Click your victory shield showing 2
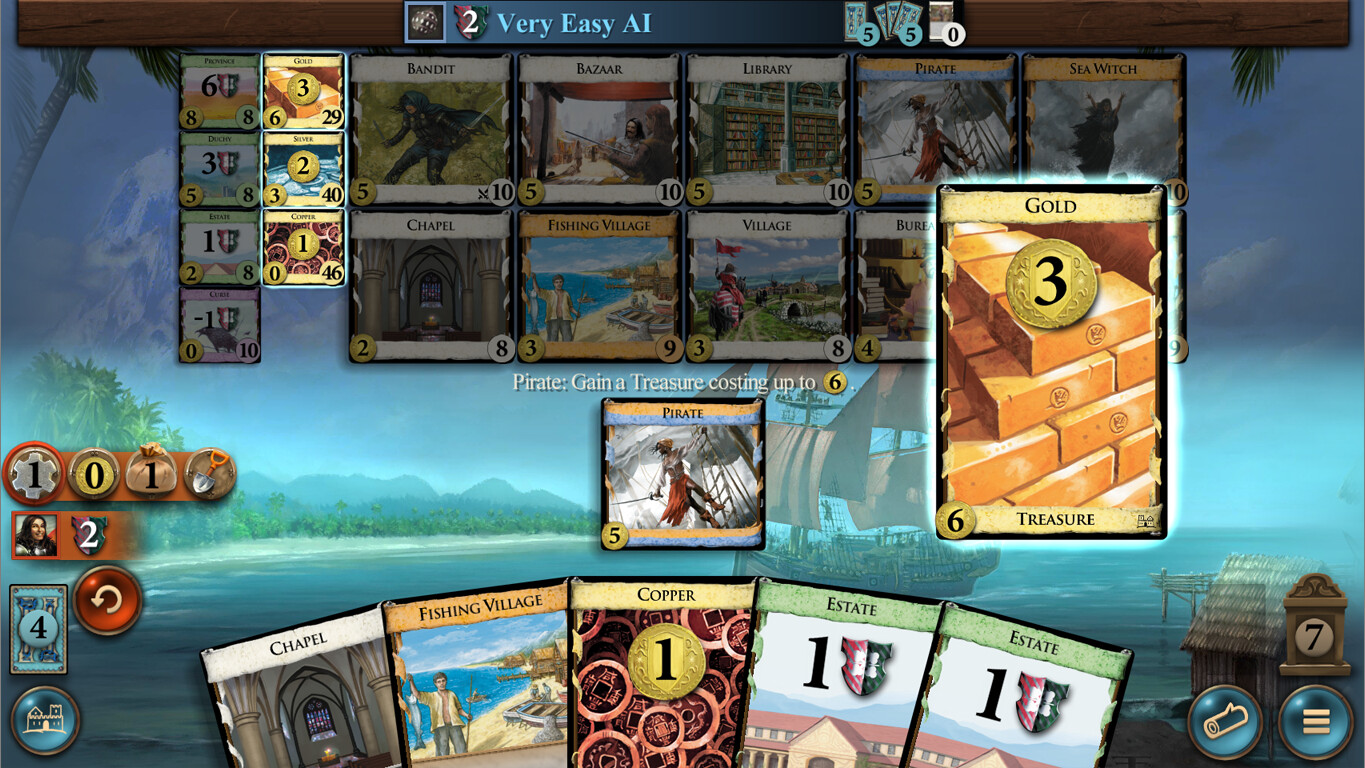Viewport: 1365px width, 768px height. coord(89,537)
